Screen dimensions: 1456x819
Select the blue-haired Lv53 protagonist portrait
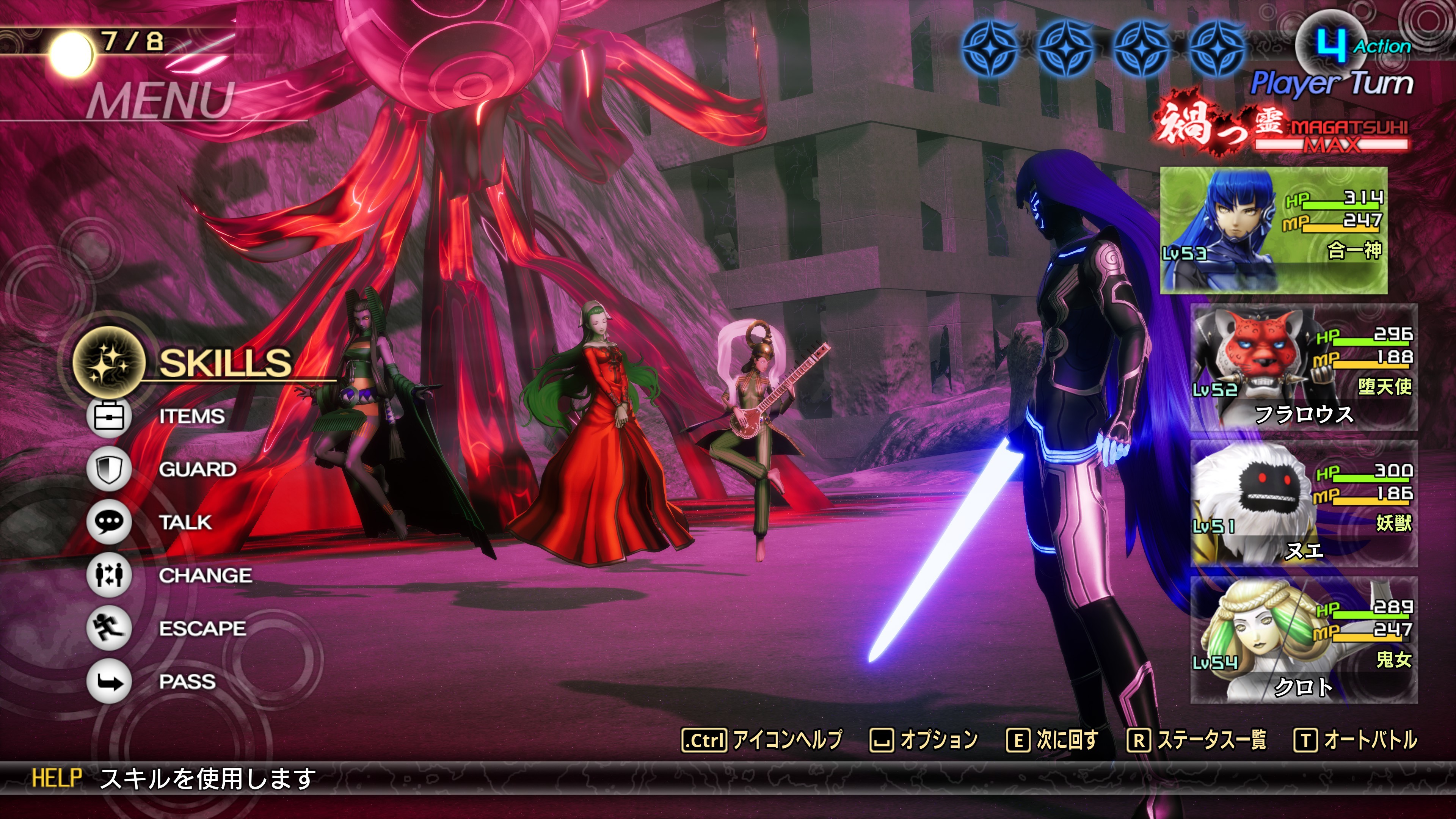coord(1273,230)
